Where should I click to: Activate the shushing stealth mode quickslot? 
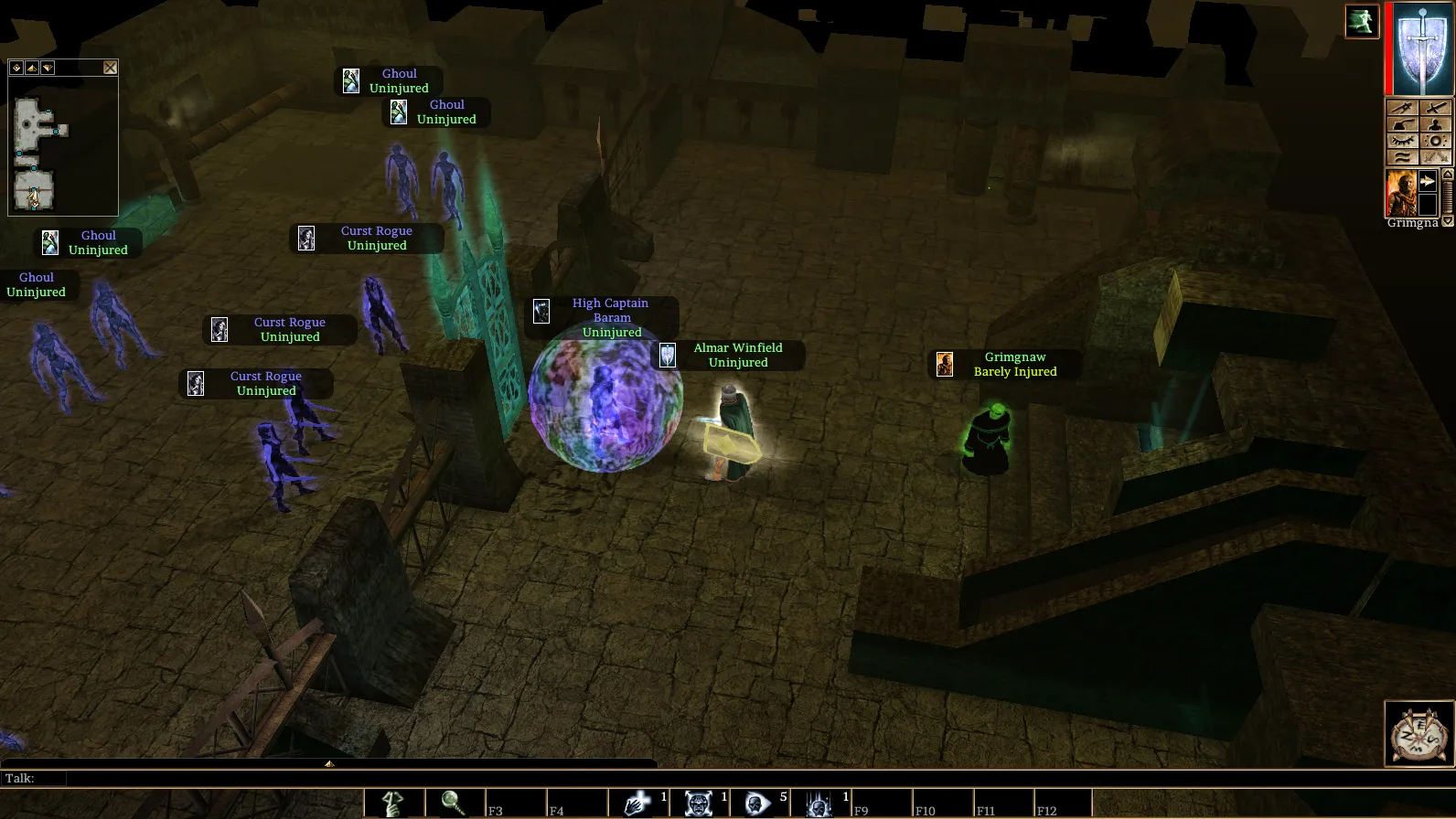tap(393, 803)
